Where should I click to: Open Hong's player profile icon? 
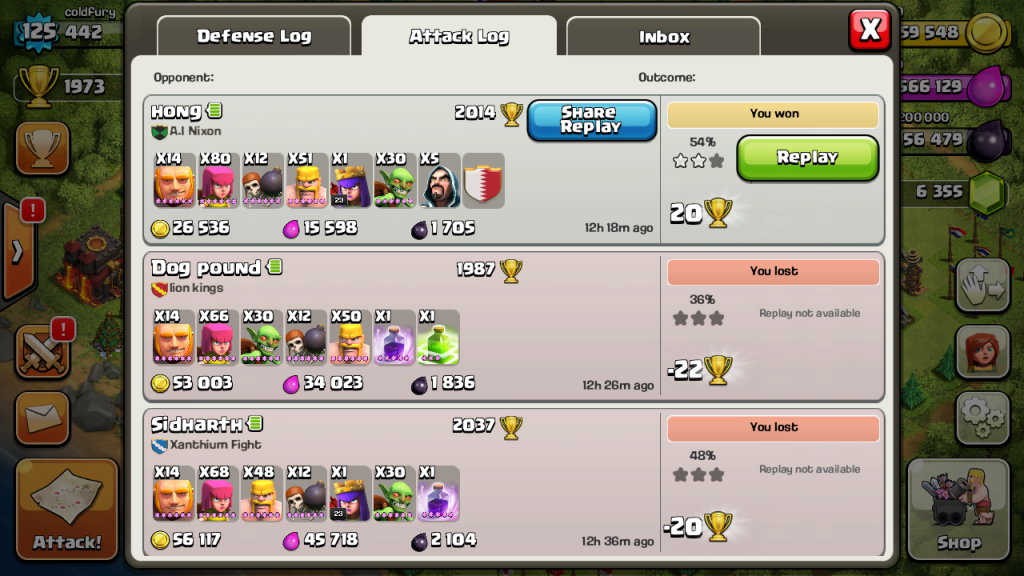point(215,111)
